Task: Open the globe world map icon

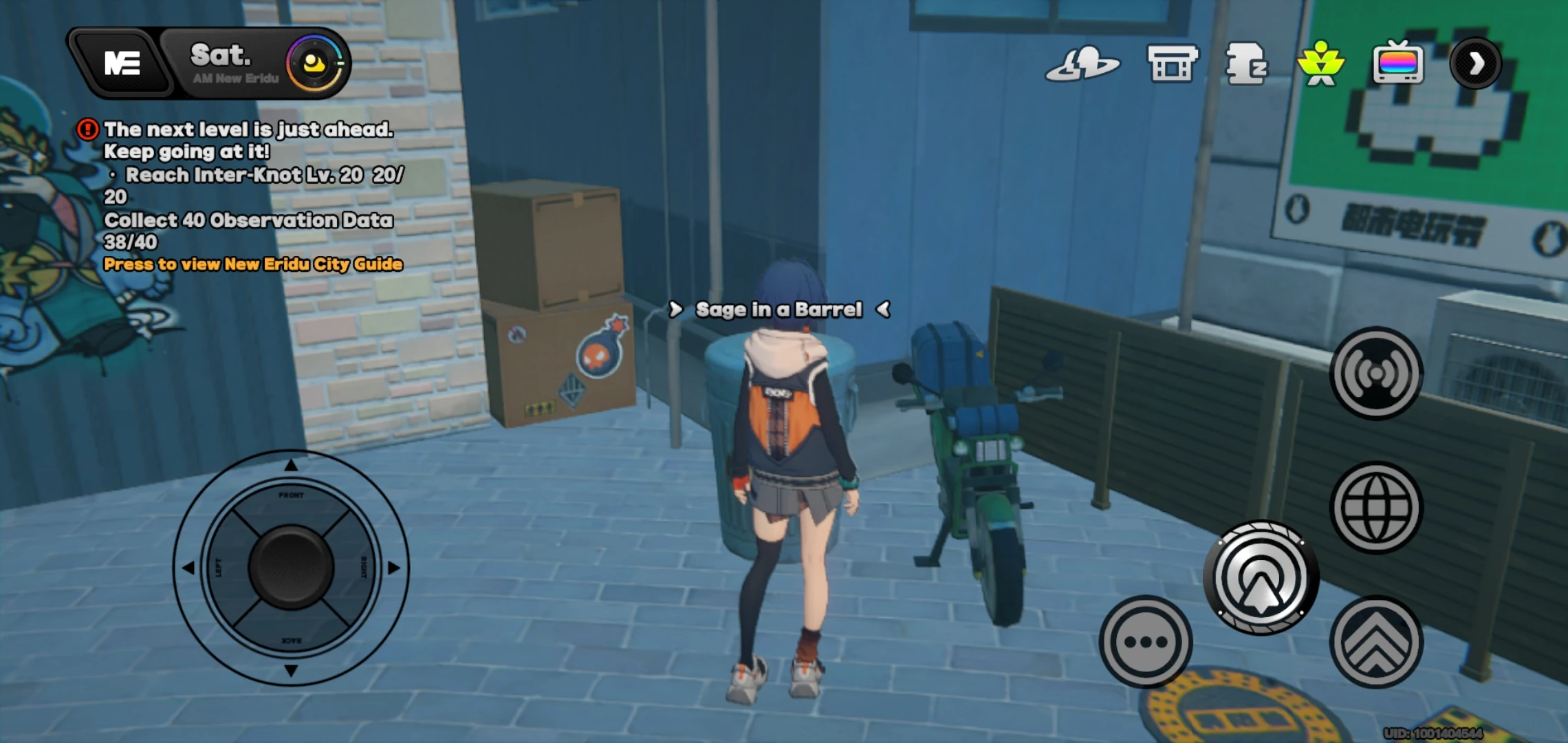Action: click(x=1377, y=506)
